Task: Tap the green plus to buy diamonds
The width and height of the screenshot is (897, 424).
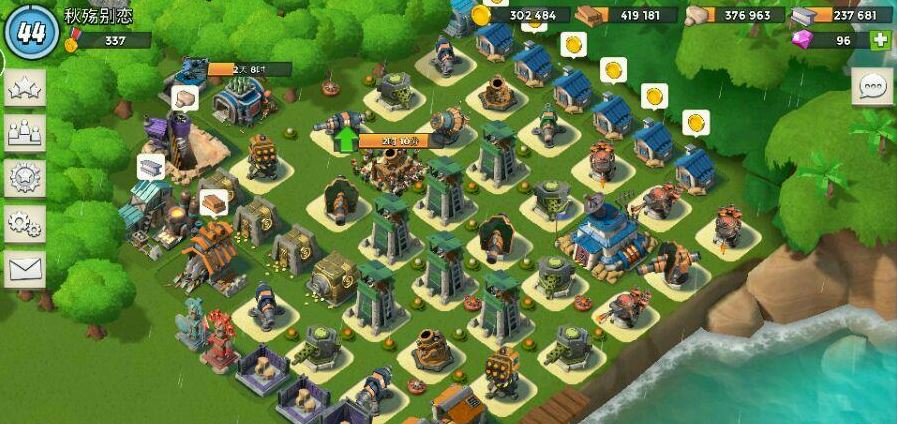Action: click(x=880, y=41)
